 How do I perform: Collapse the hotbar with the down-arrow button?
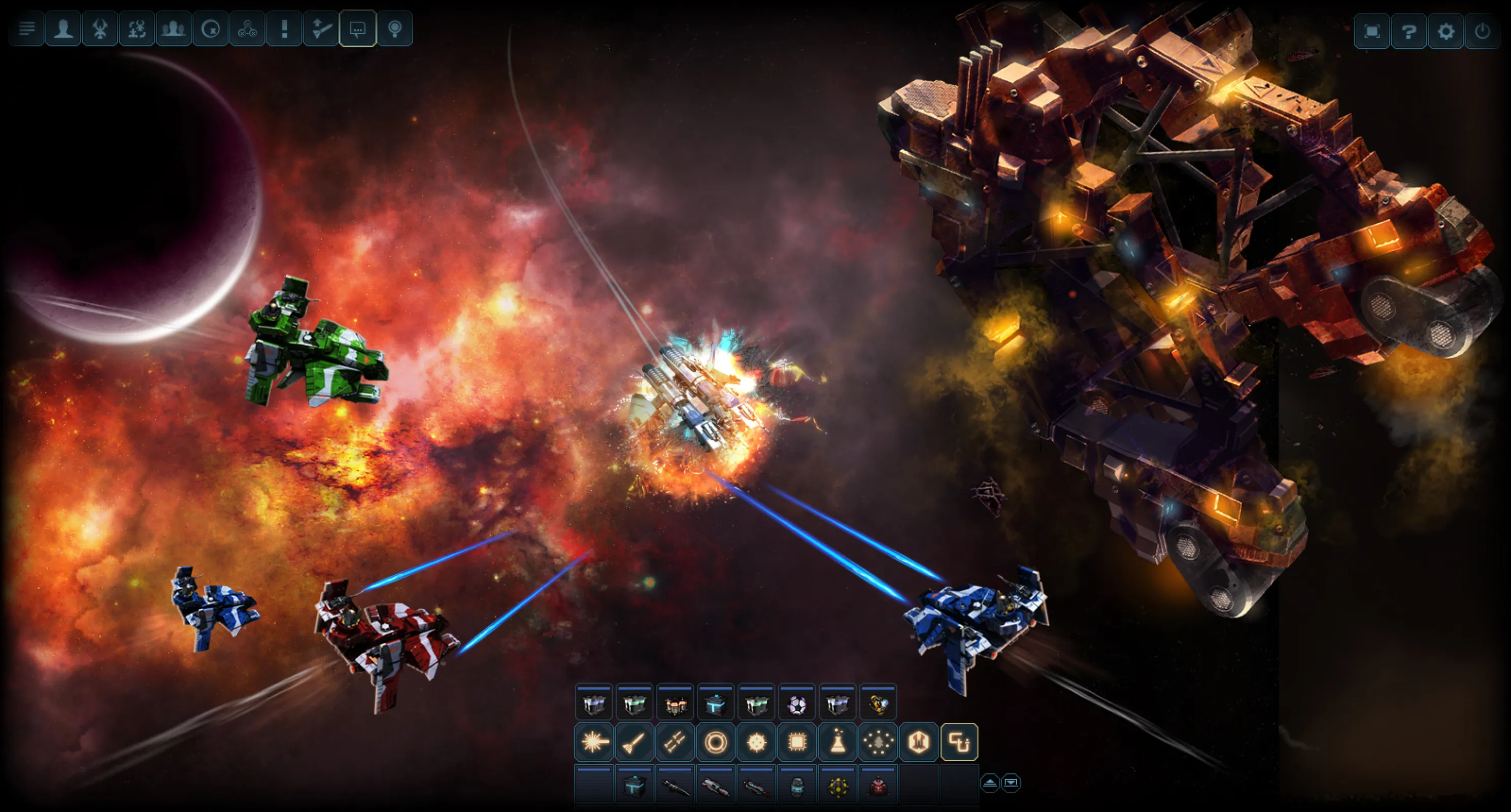(1011, 783)
